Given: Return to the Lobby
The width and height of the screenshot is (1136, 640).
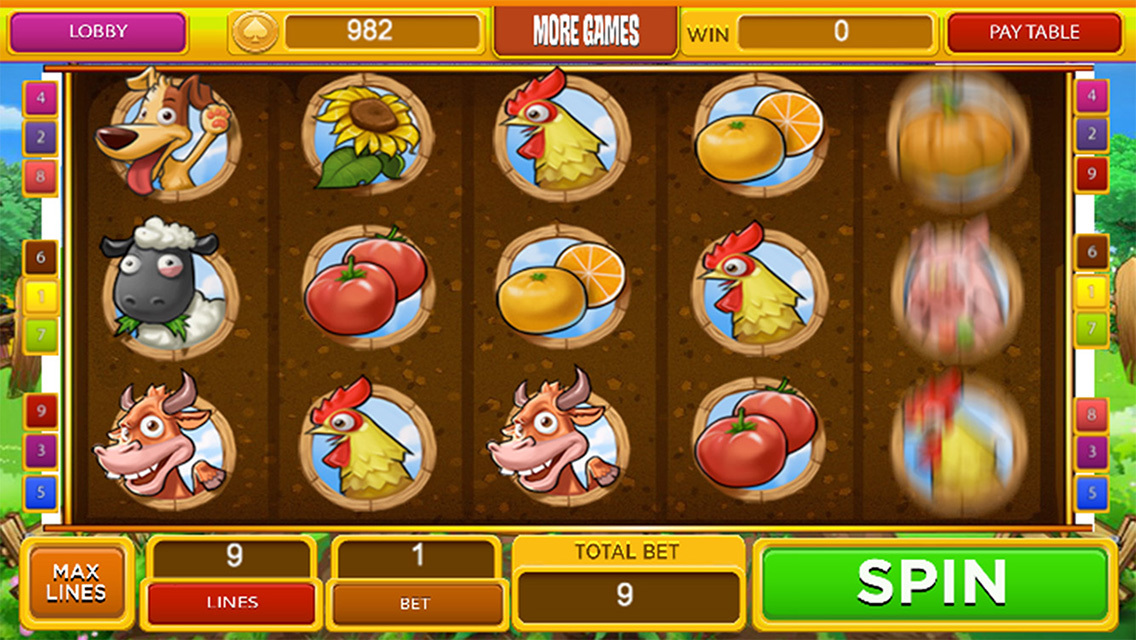Looking at the screenshot, I should 98,32.
